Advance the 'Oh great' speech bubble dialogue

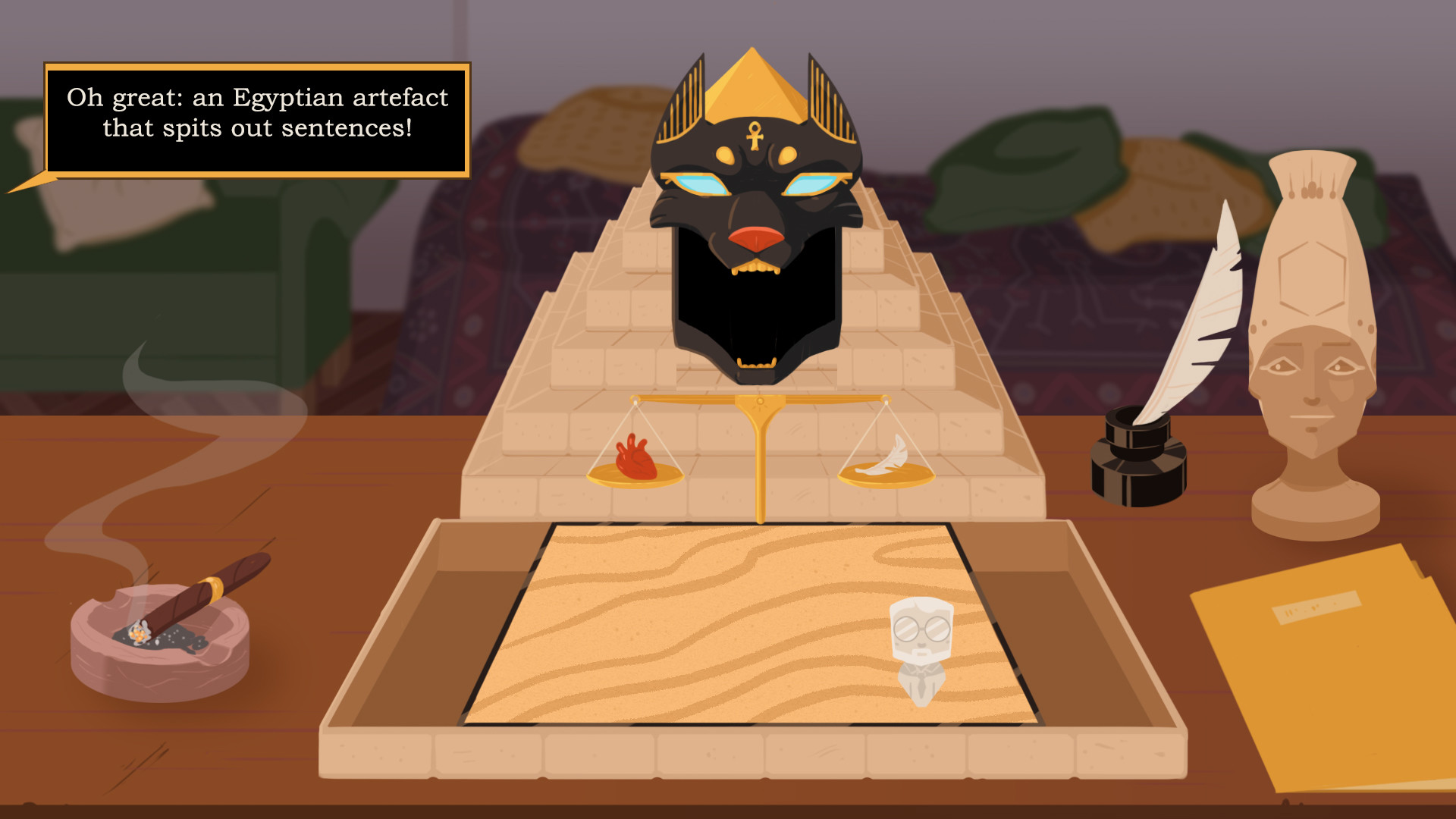tap(257, 120)
